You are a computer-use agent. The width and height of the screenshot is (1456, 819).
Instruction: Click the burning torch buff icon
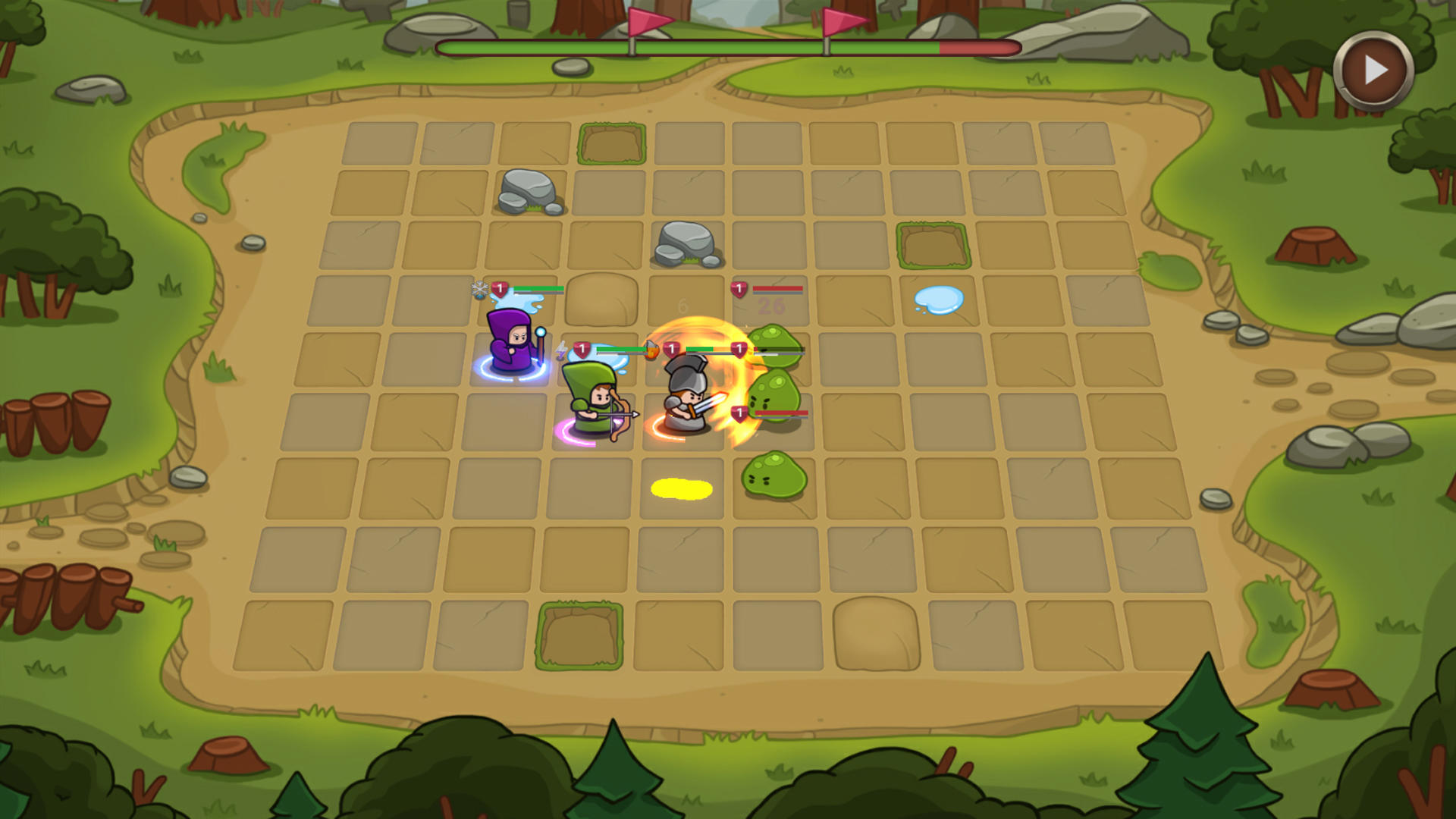[651, 350]
